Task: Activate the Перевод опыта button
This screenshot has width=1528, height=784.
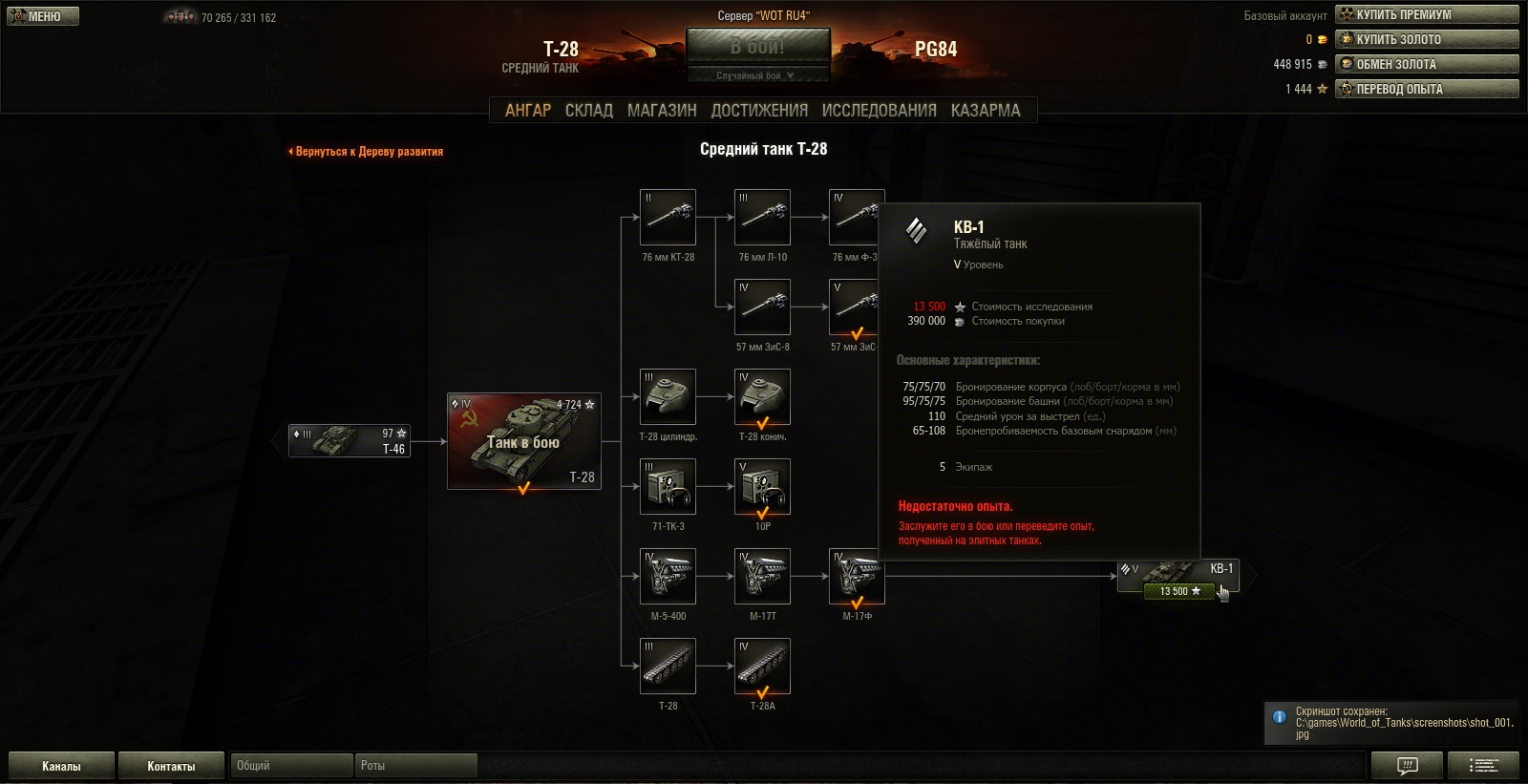Action: [1427, 89]
